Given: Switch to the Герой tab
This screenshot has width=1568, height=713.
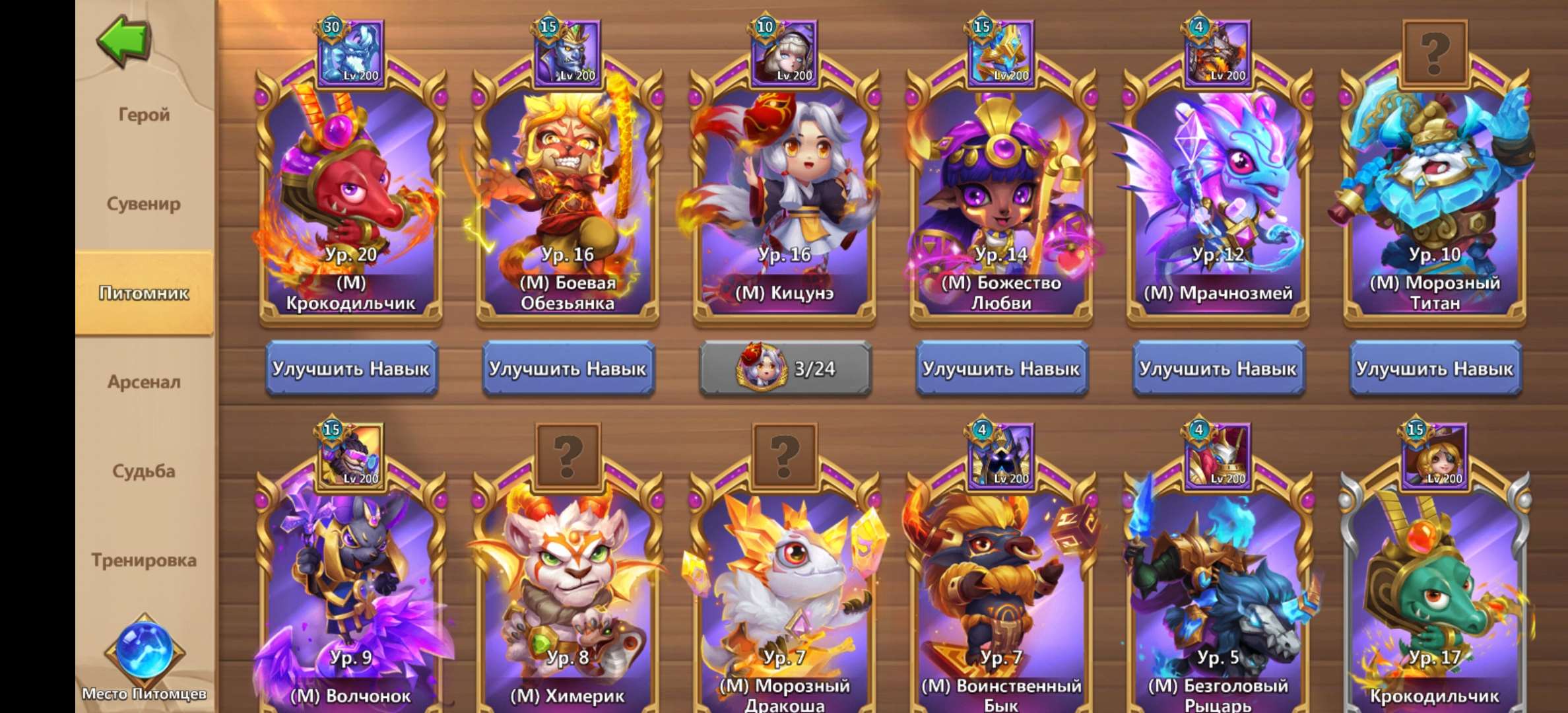Looking at the screenshot, I should tap(147, 114).
